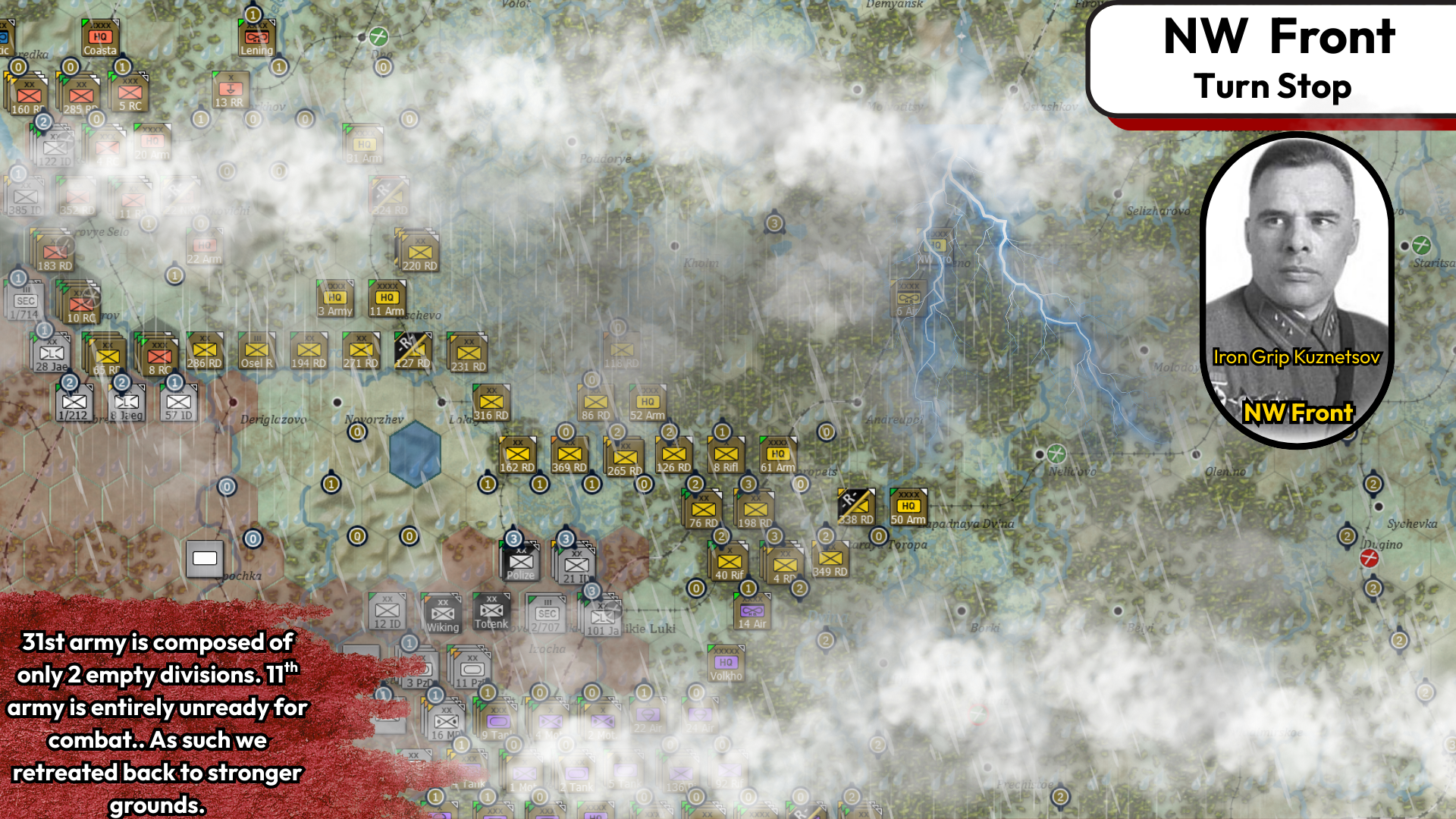This screenshot has height=819, width=1456.
Task: Click Kuznetsov's commander portrait
Action: tap(1297, 250)
